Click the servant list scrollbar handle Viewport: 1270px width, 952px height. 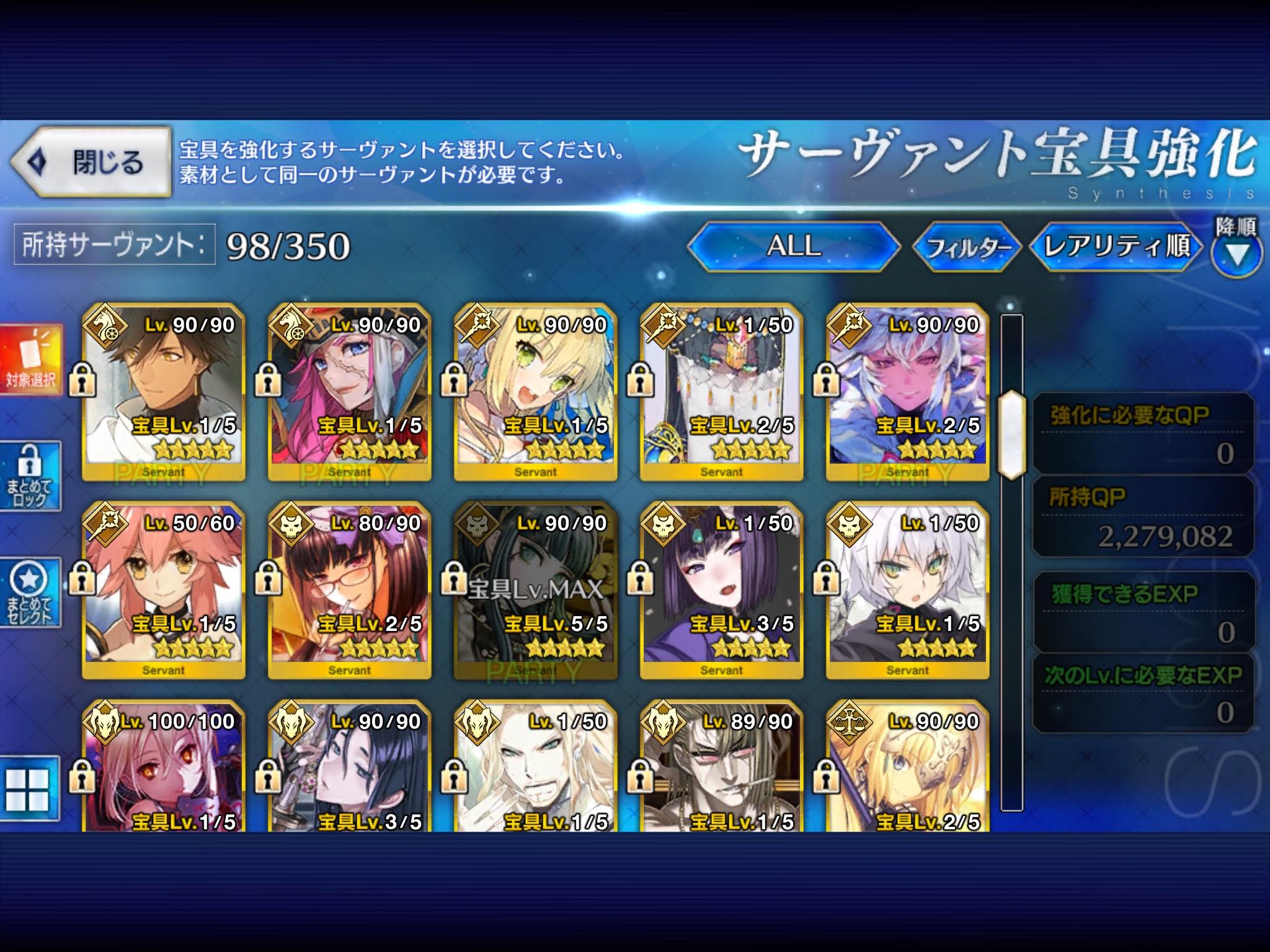point(1011,434)
